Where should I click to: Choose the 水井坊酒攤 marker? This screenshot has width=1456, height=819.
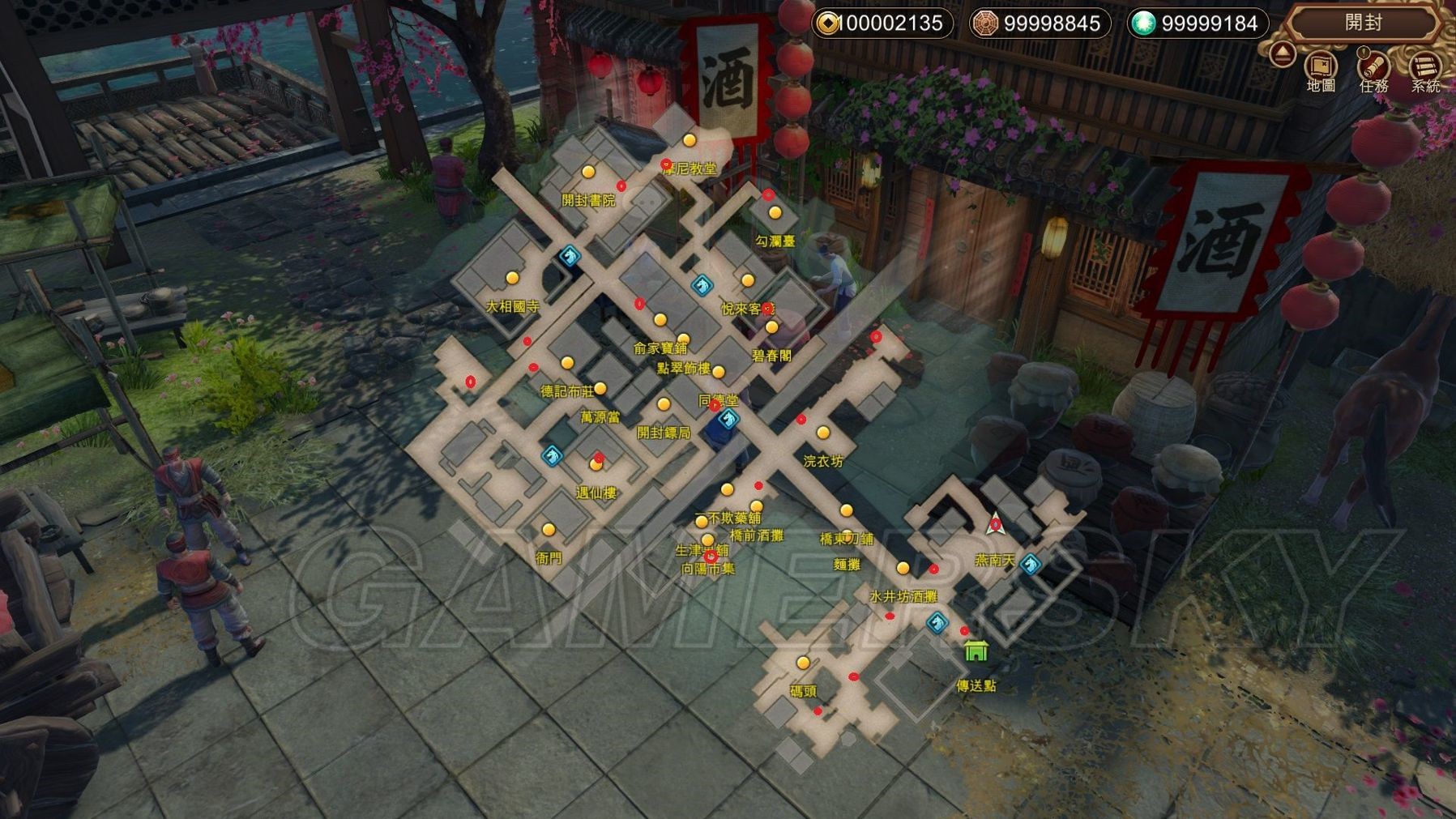[x=903, y=569]
